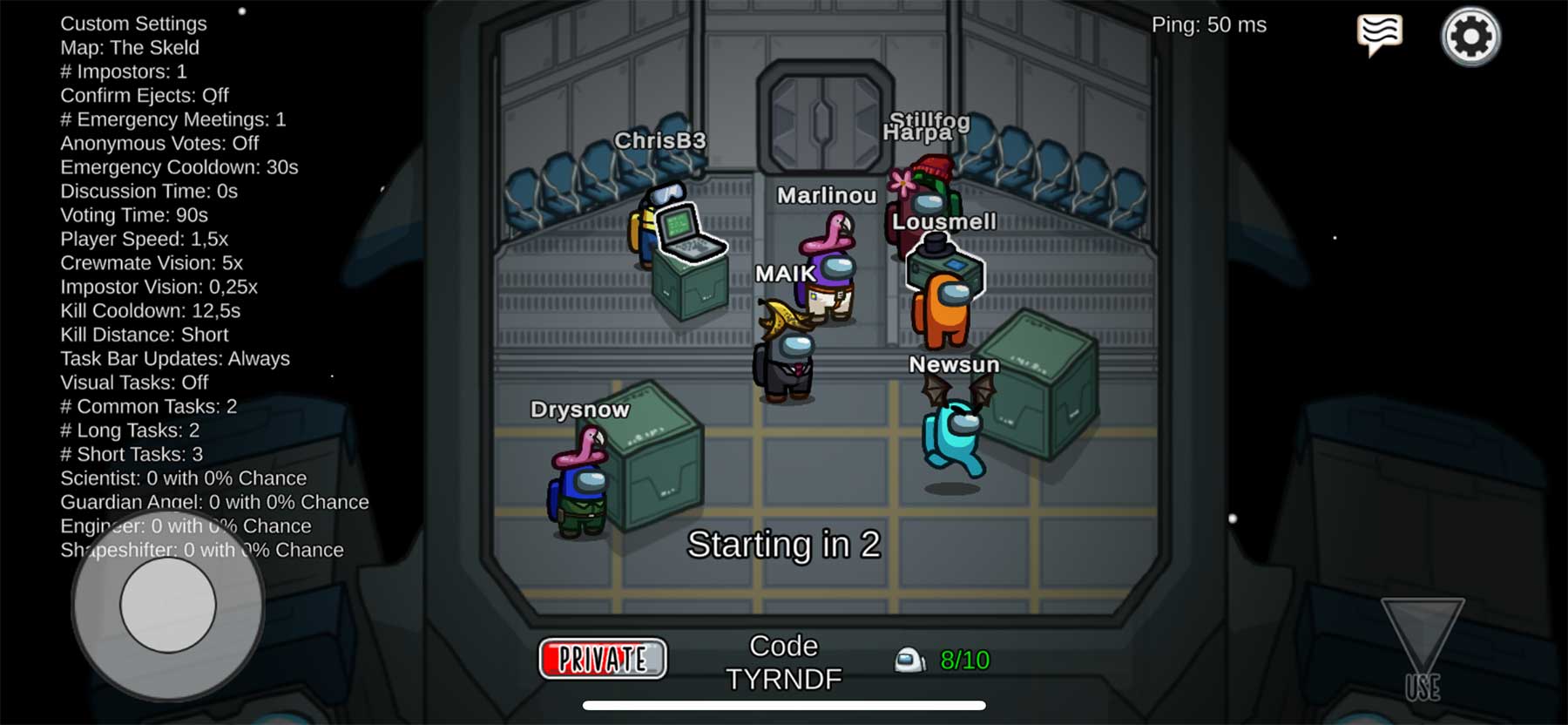Click the lobby code TYRNDF
The height and width of the screenshot is (725, 1568).
(x=784, y=678)
